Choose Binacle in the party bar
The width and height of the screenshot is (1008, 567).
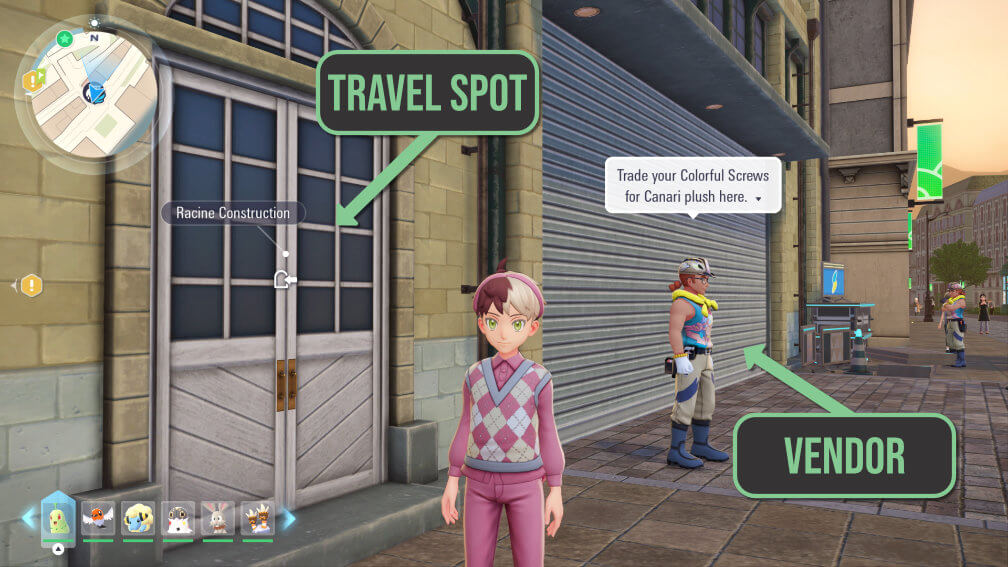click(x=257, y=519)
